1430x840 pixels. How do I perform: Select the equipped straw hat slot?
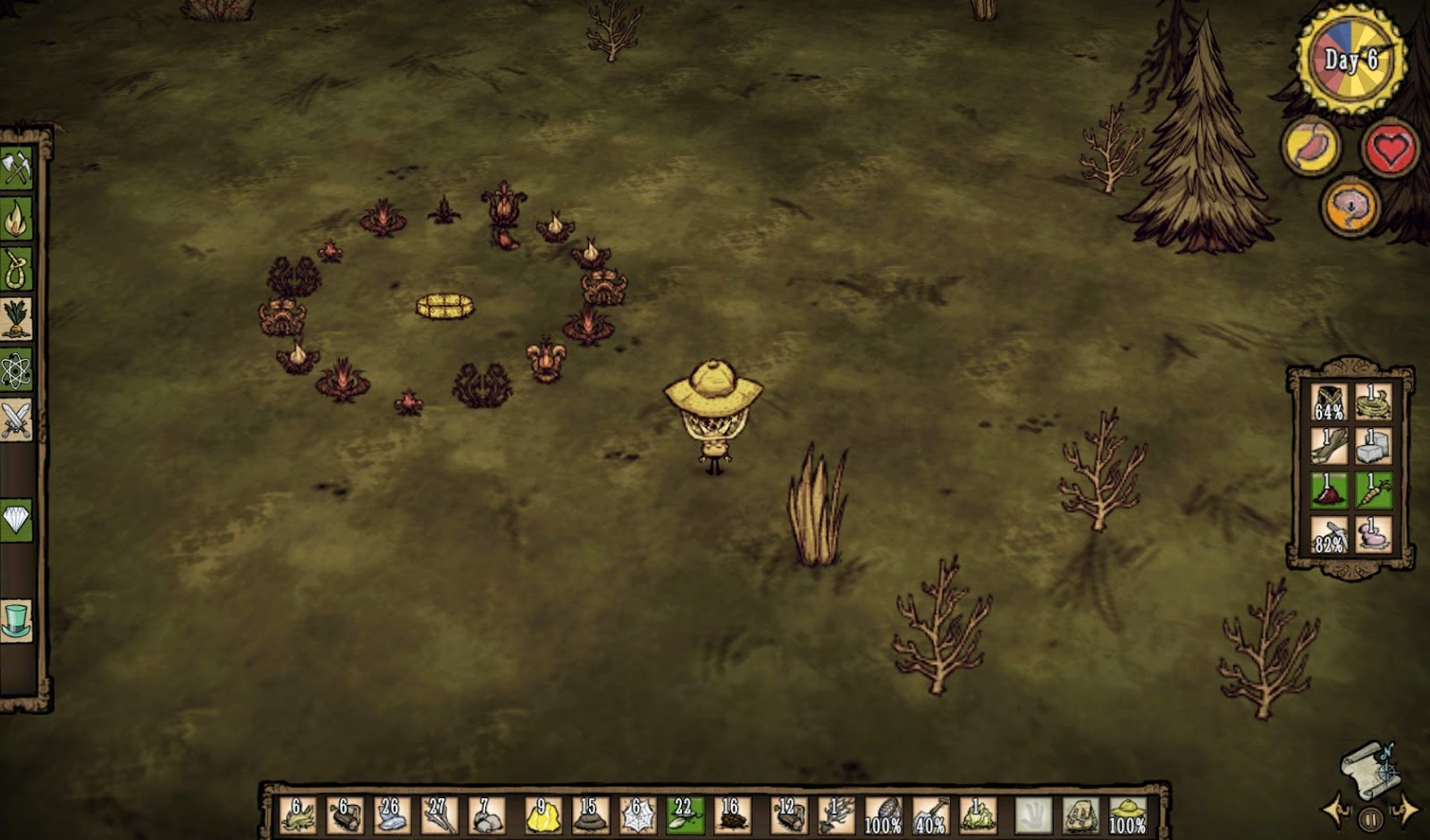coord(1127,815)
